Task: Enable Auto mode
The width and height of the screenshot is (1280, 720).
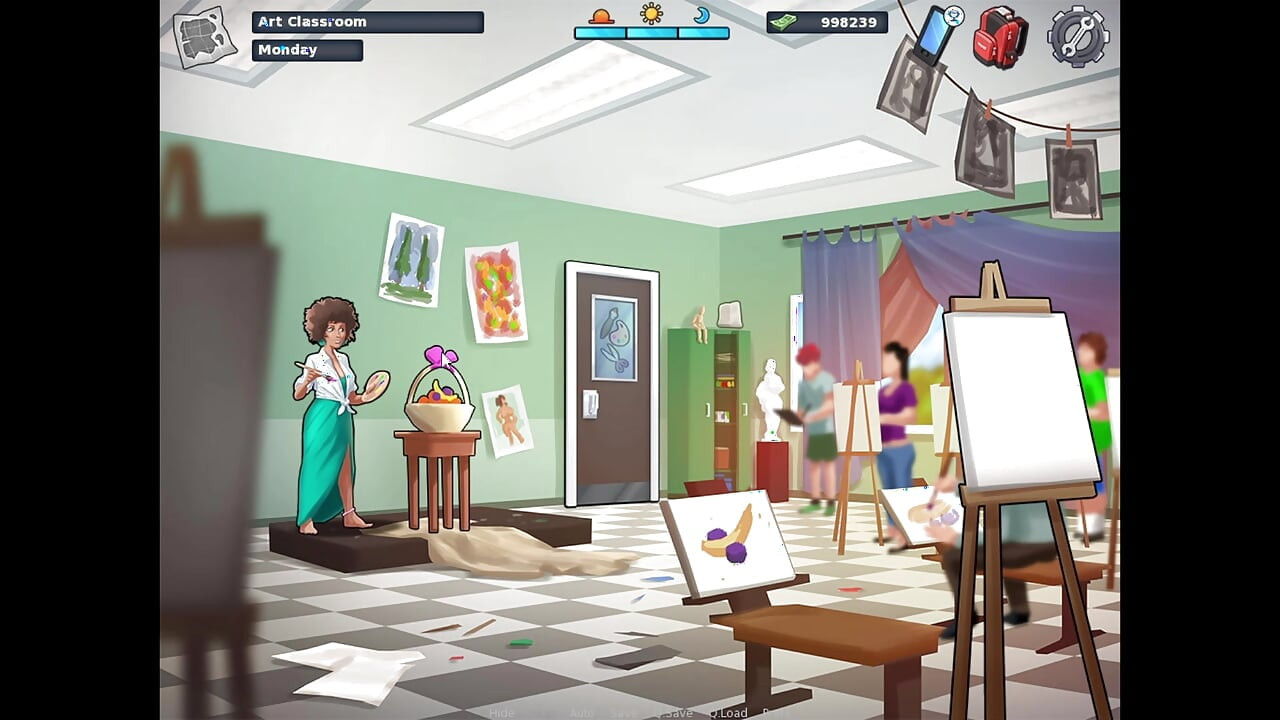Action: [x=580, y=712]
